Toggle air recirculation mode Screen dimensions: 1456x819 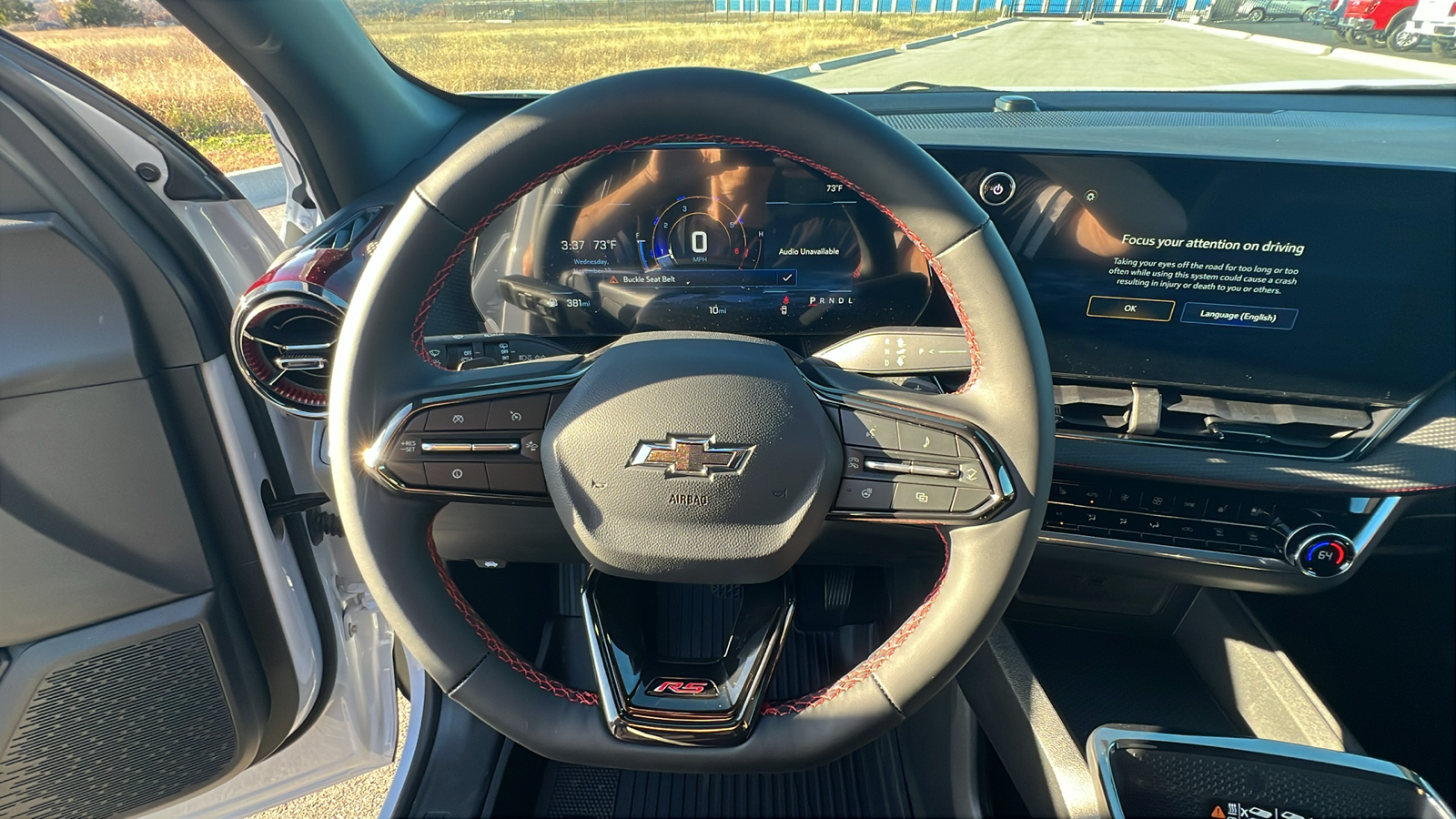point(1186,530)
